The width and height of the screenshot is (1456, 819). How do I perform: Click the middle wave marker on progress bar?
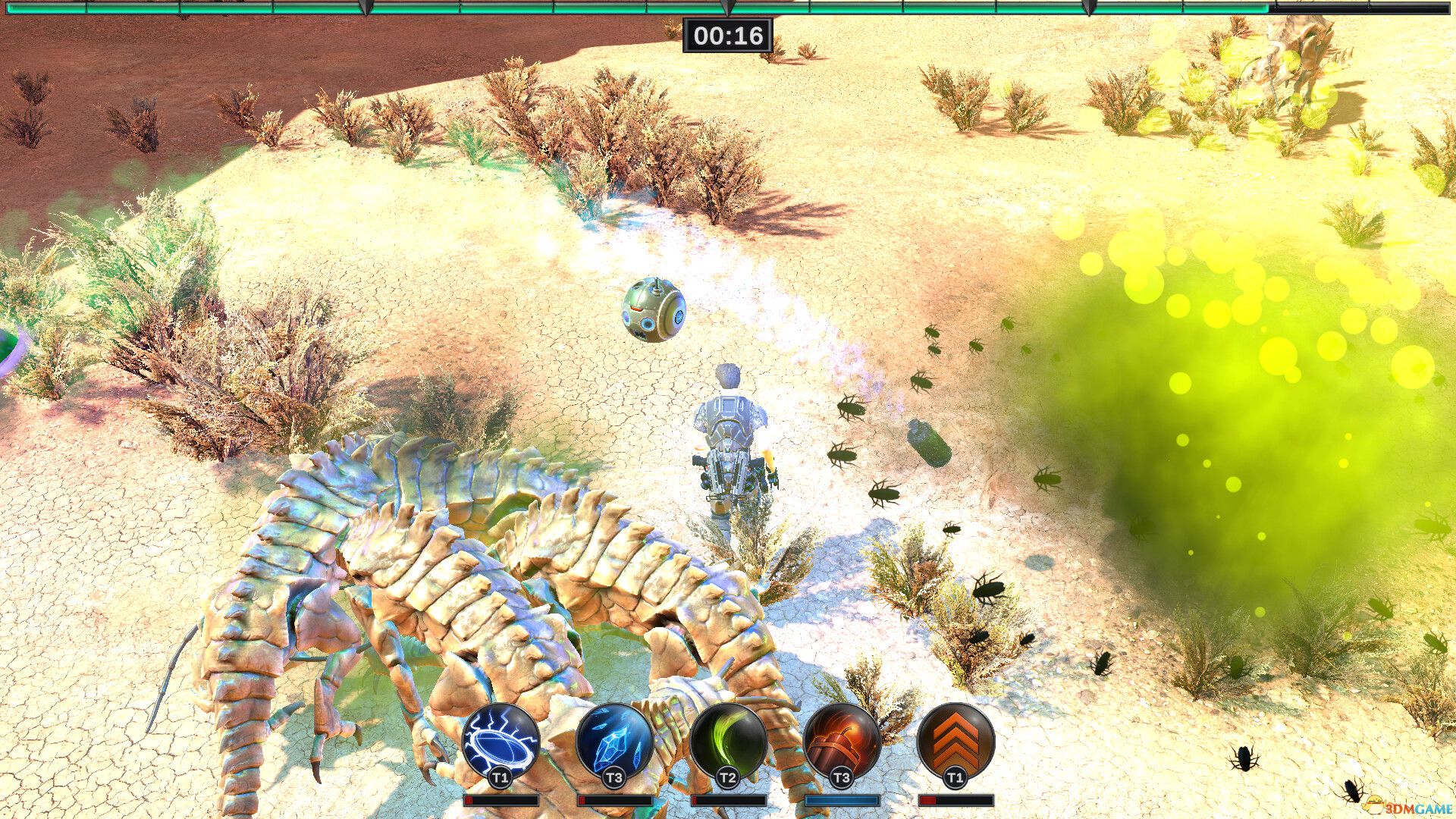point(728,8)
